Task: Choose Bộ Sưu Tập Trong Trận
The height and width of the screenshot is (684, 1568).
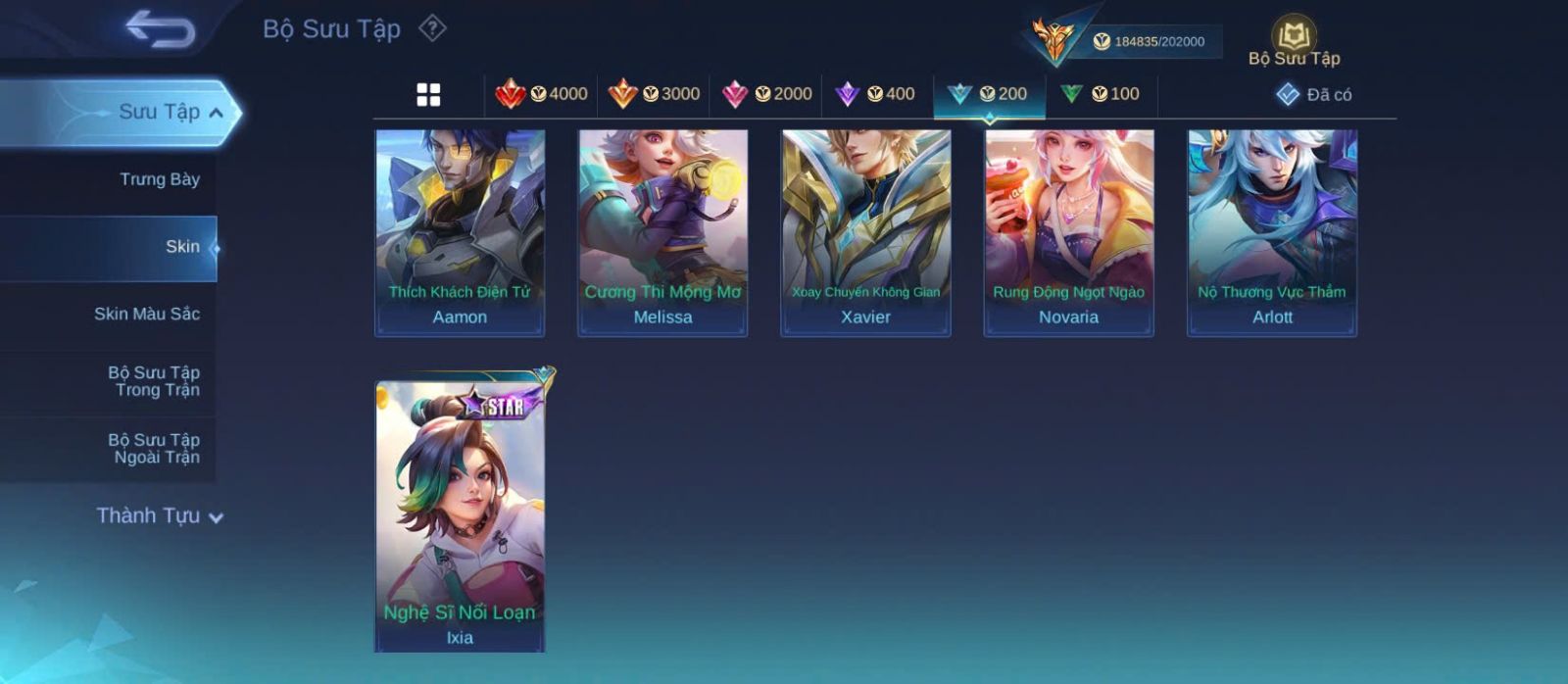Action: click(155, 381)
